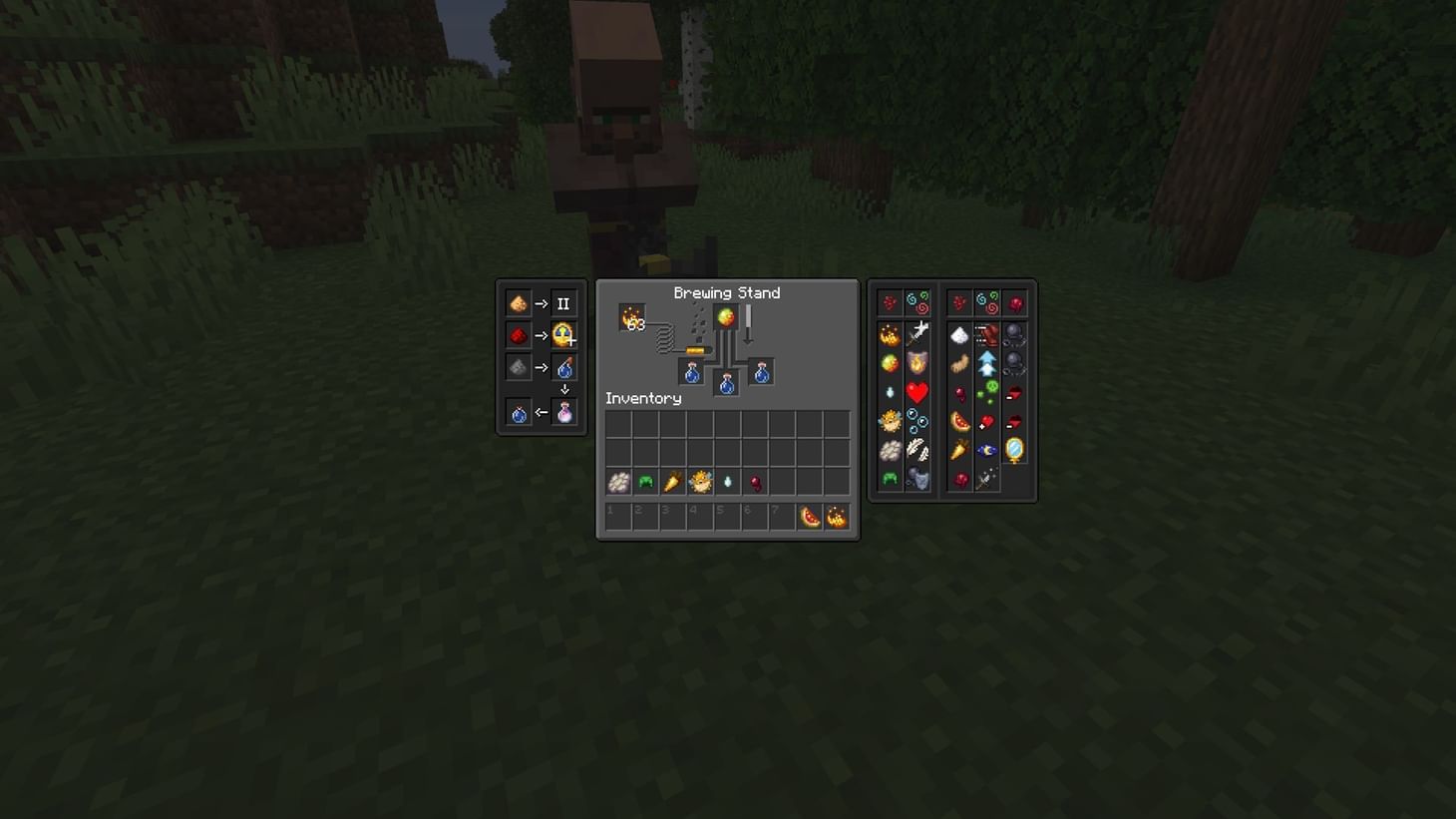
Task: Pick up the golden carrot from inventory
Action: [x=672, y=482]
